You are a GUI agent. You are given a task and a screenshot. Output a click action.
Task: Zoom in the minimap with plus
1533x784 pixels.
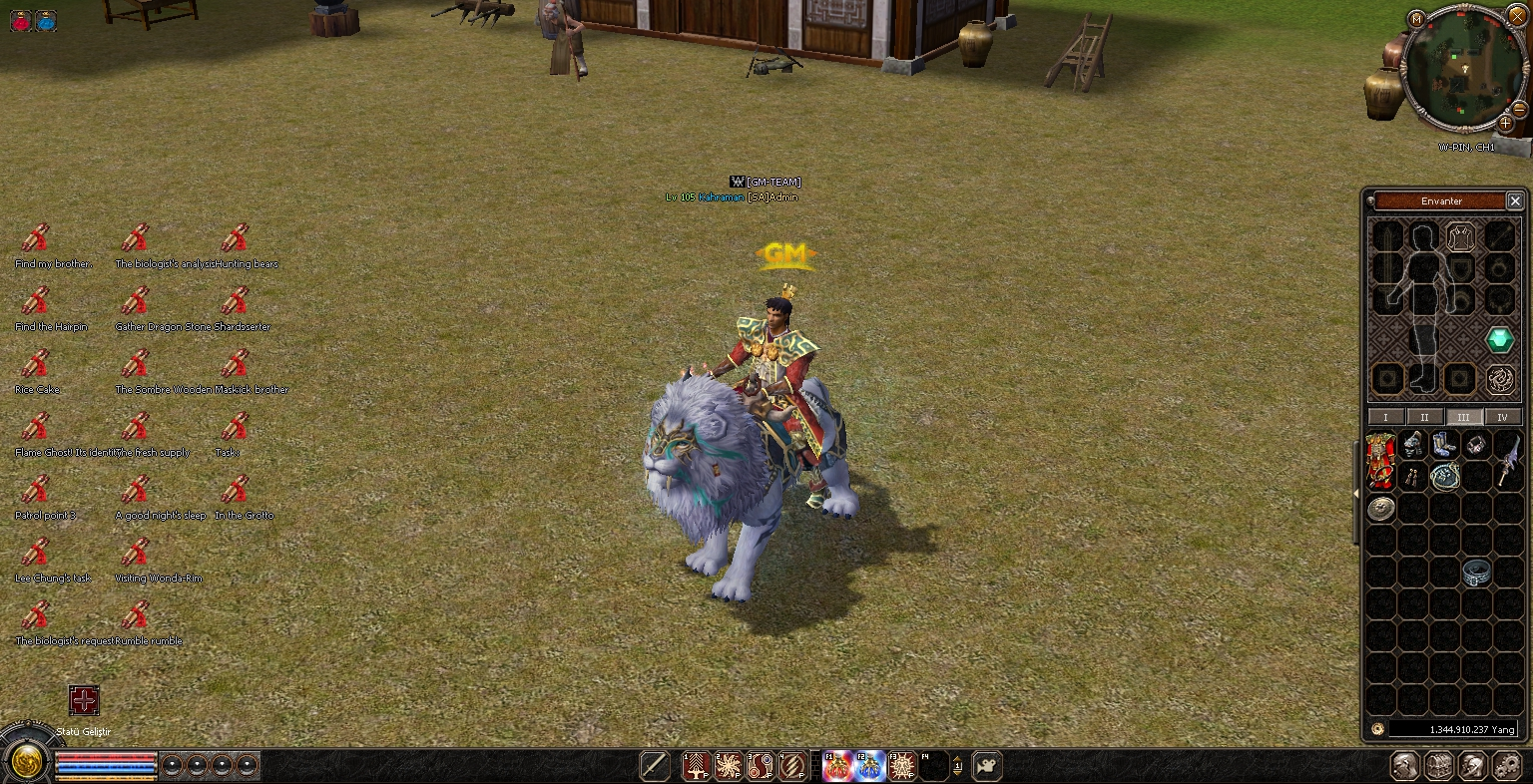[1506, 123]
